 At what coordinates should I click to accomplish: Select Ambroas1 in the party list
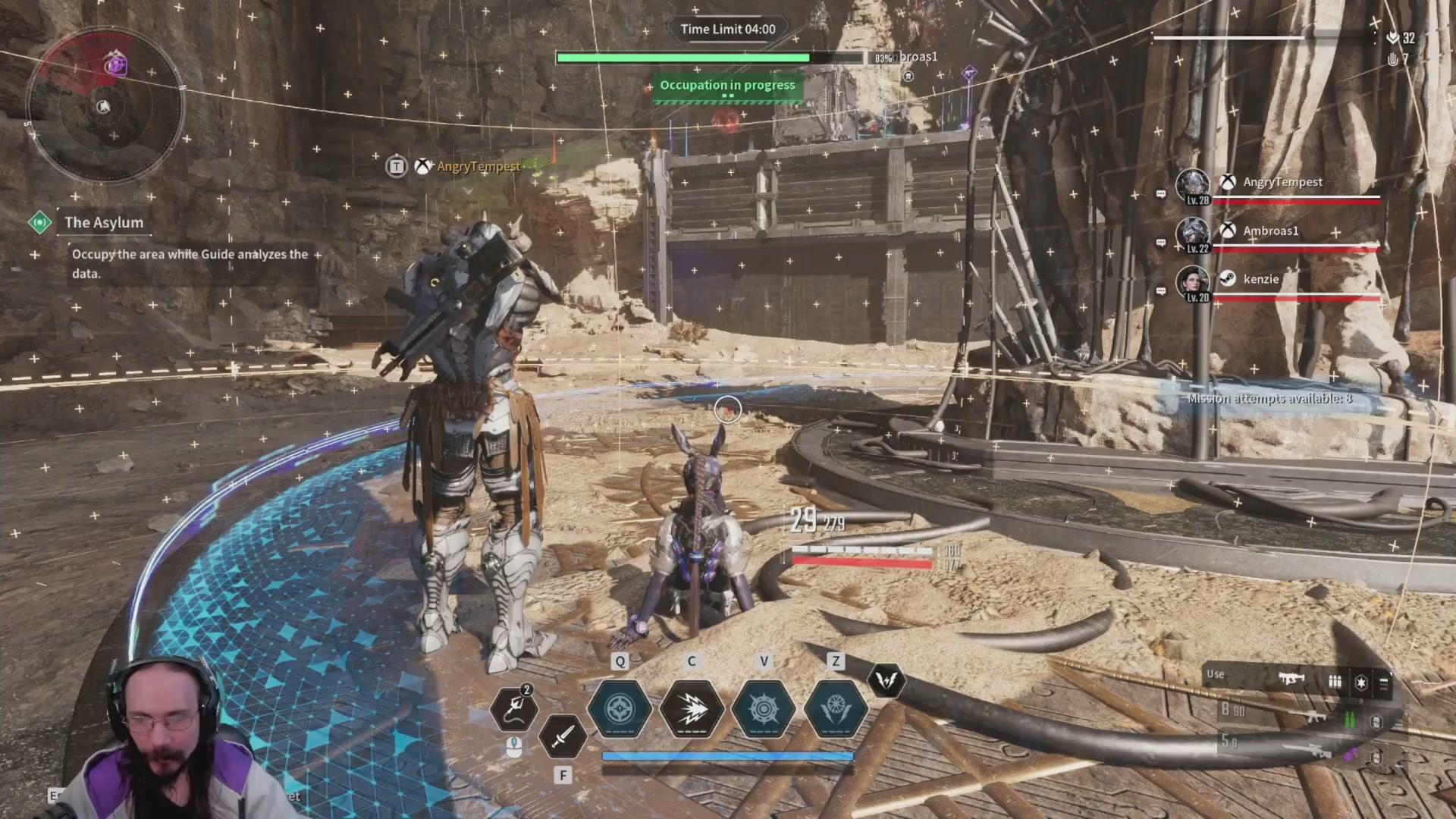(1270, 231)
